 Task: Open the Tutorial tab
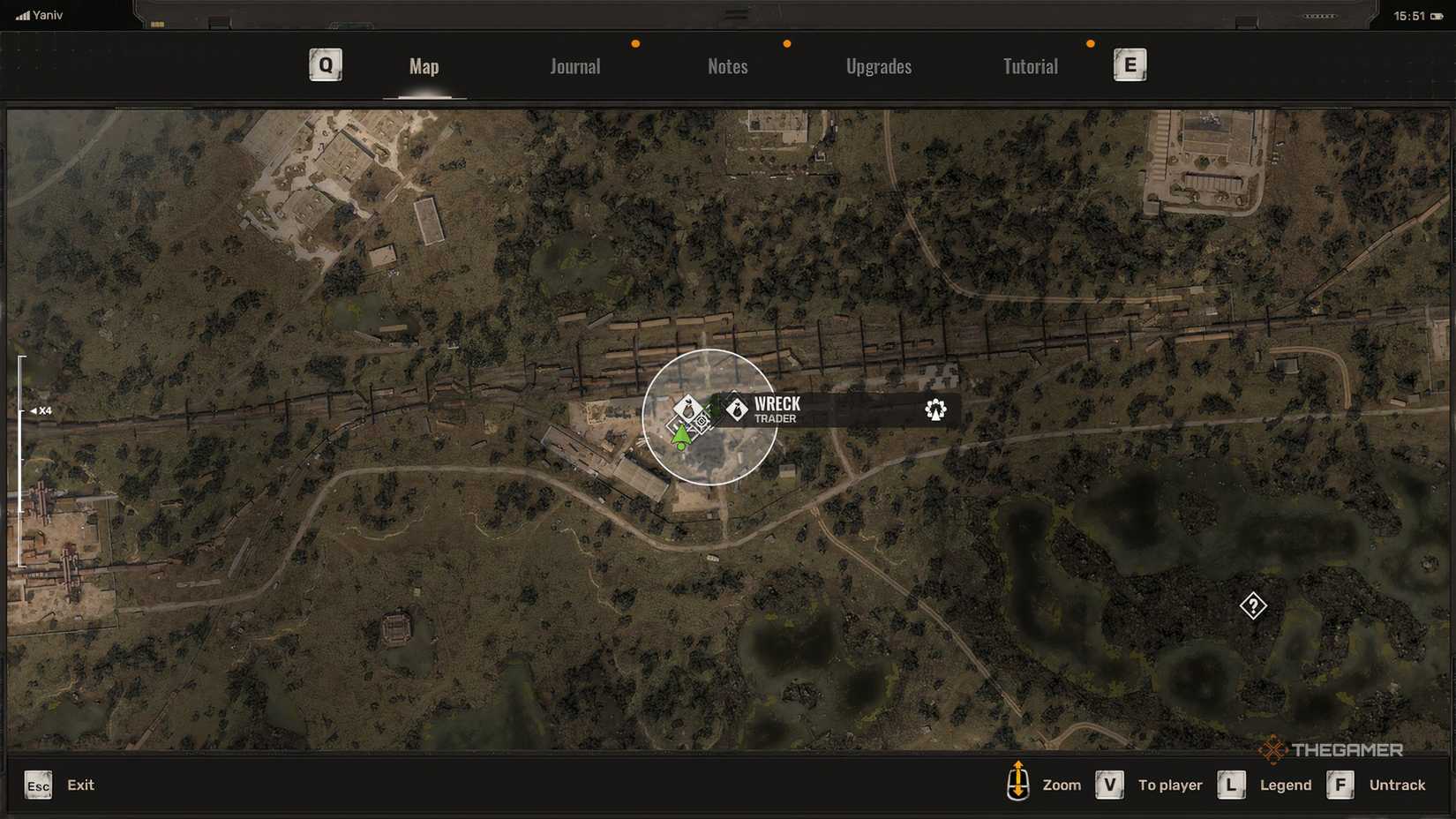point(1029,66)
